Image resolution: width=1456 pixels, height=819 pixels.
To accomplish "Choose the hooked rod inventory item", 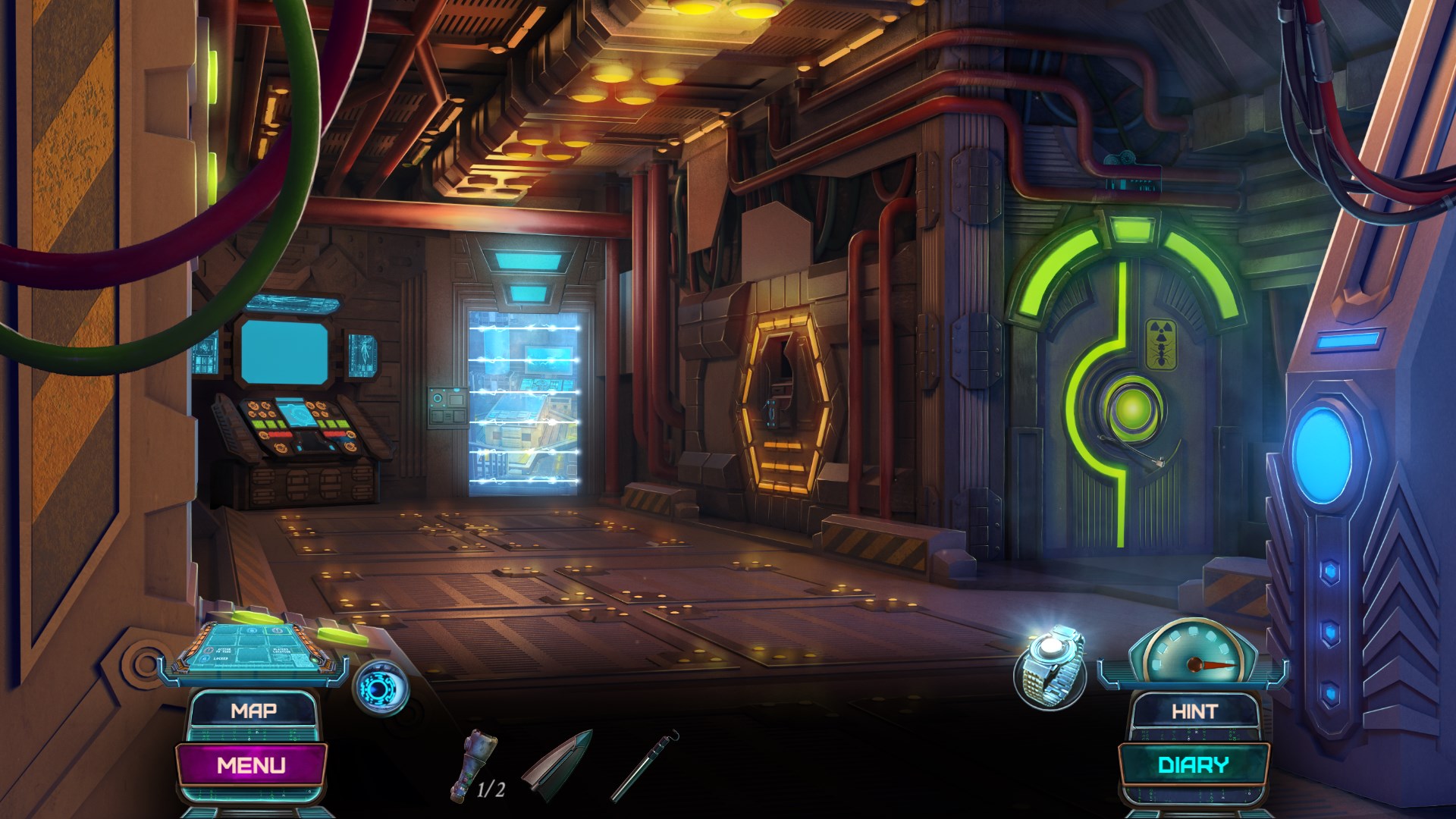I will point(645,764).
